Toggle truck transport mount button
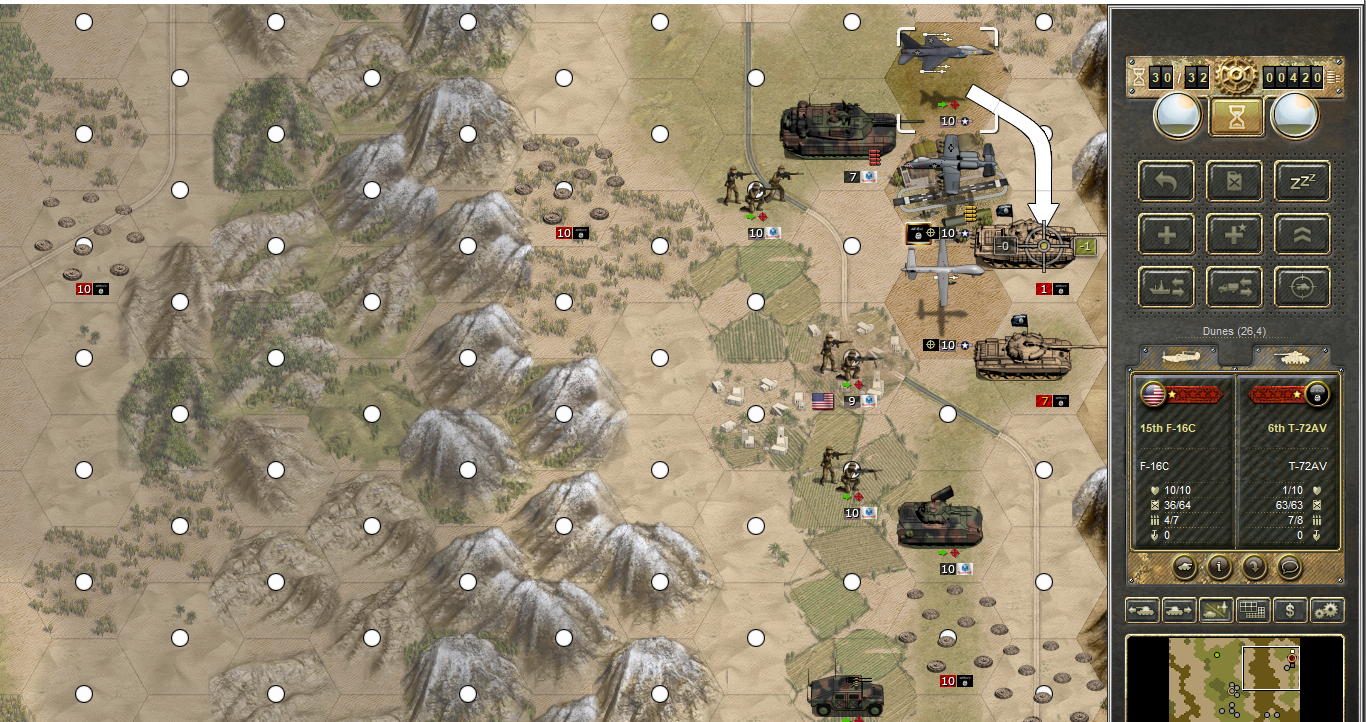The width and height of the screenshot is (1366, 722). pyautogui.click(x=1234, y=288)
